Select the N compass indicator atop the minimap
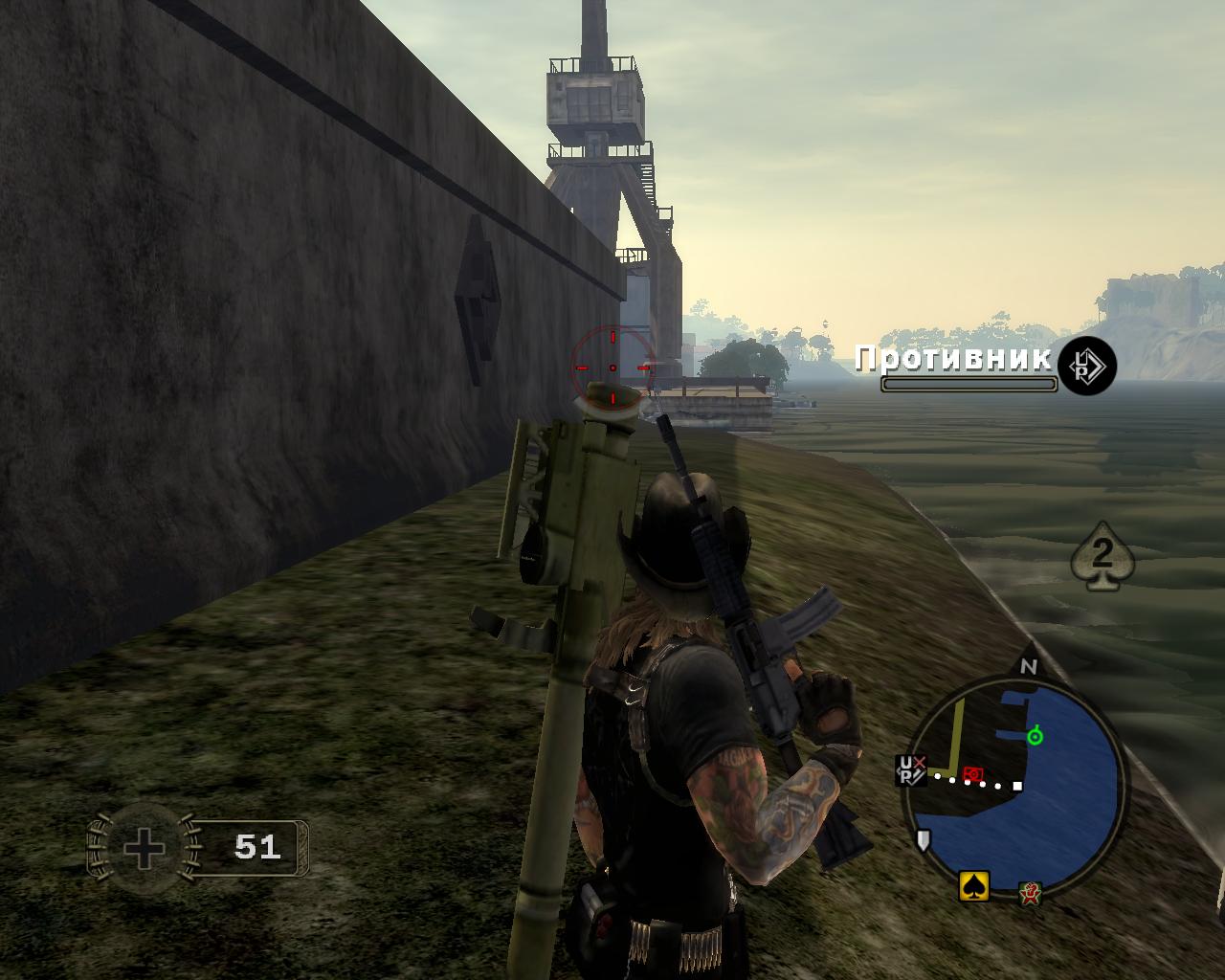1225x980 pixels. [1029, 667]
